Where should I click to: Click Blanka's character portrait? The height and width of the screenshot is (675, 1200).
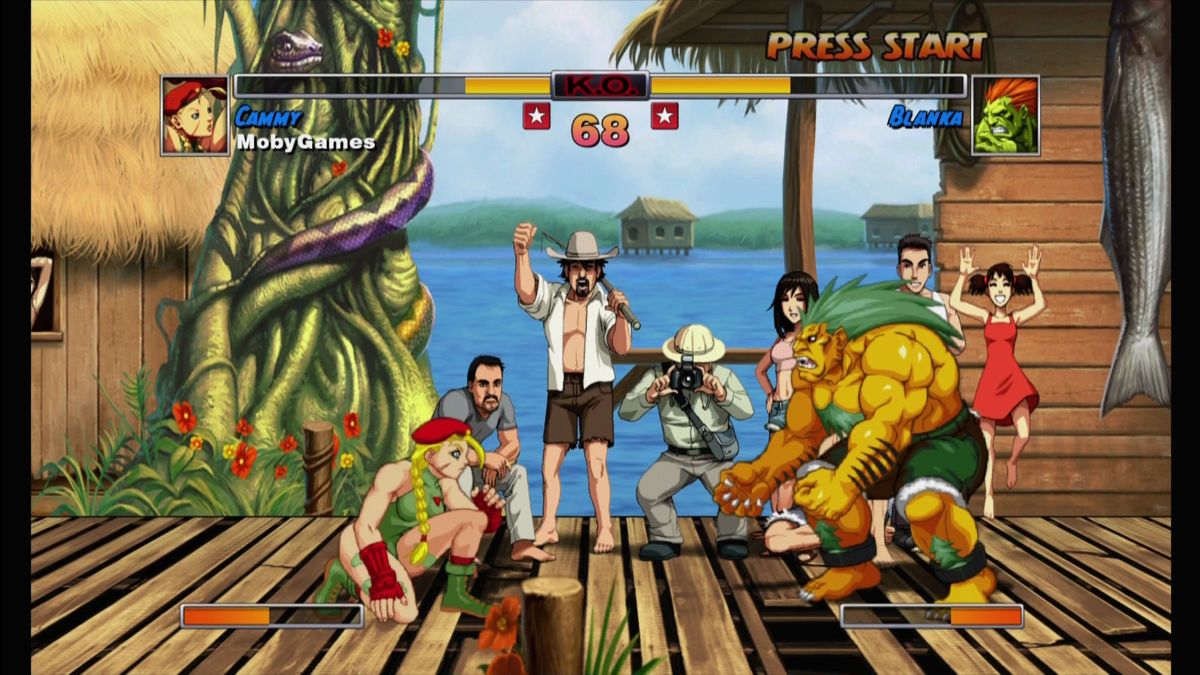coord(1005,116)
